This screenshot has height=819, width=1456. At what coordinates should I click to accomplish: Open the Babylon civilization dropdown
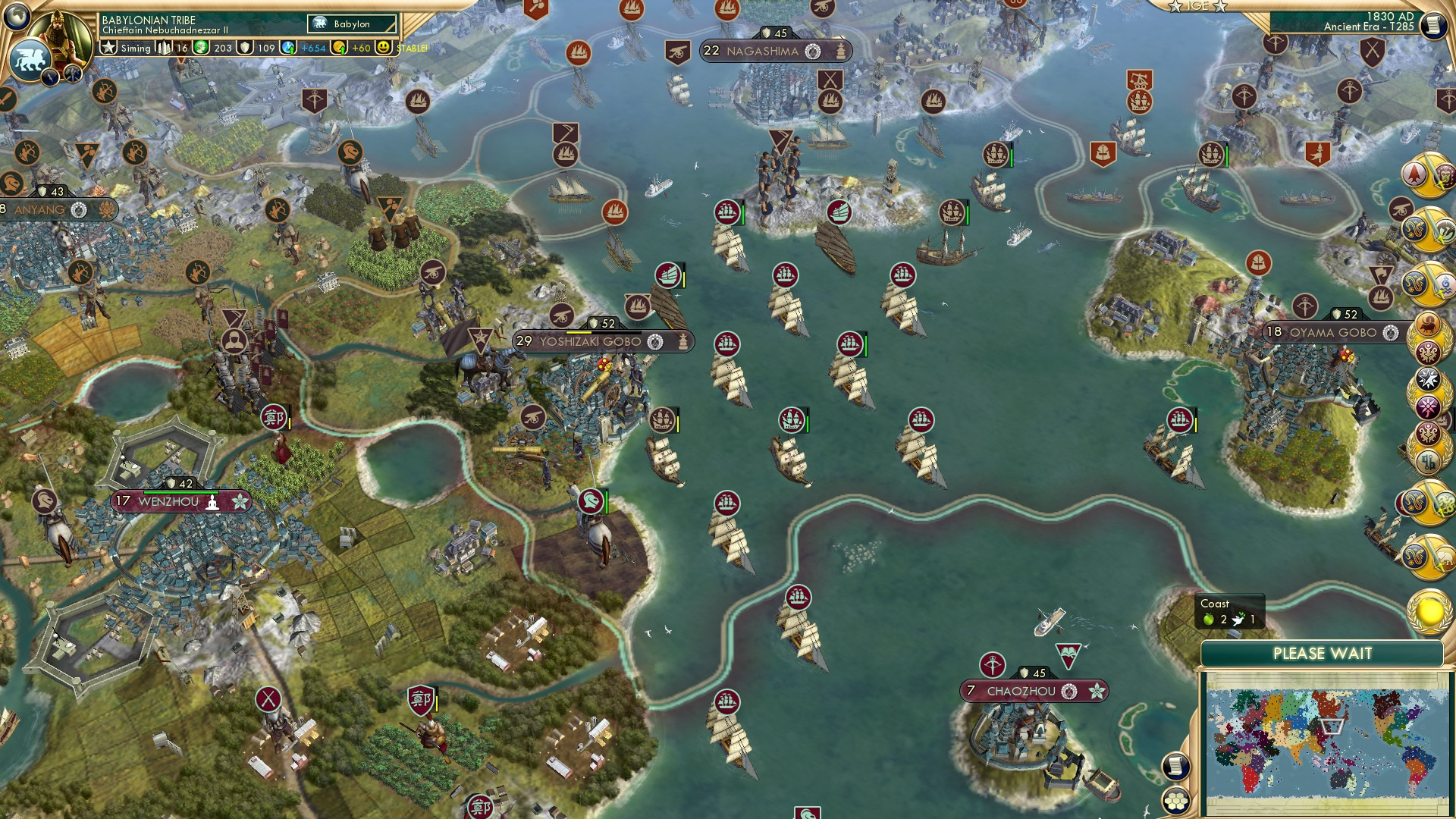[x=350, y=24]
